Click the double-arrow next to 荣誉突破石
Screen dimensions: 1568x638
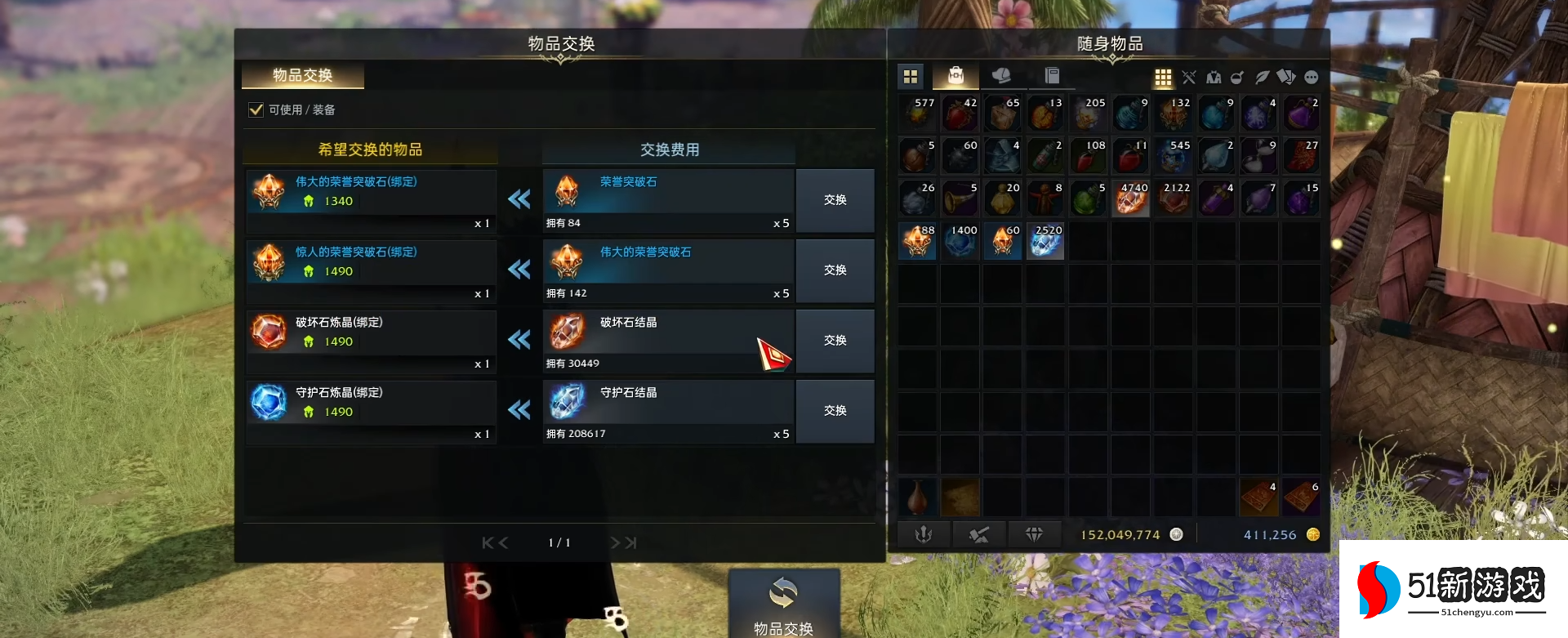click(x=519, y=200)
